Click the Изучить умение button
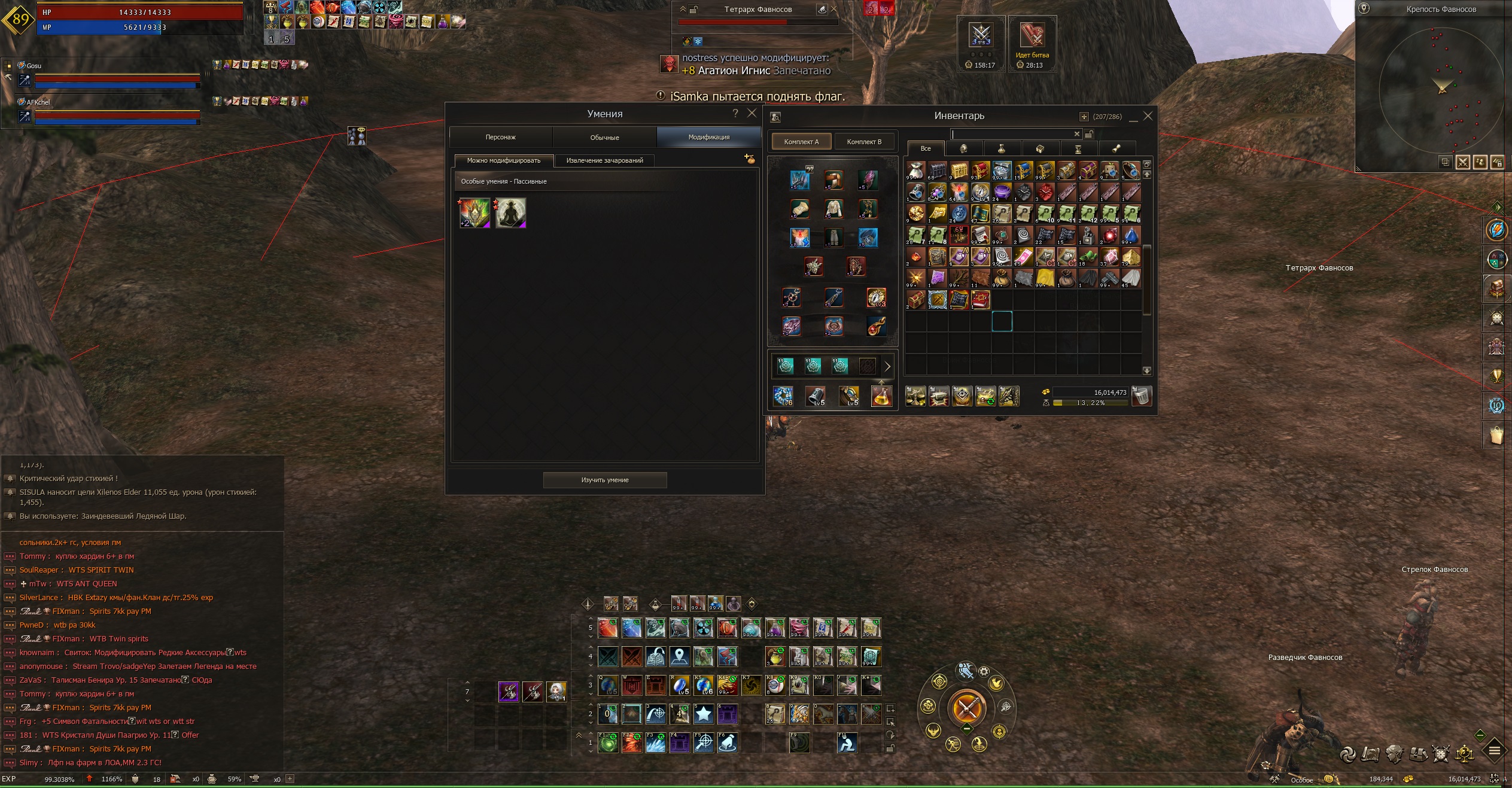1512x788 pixels. (604, 480)
